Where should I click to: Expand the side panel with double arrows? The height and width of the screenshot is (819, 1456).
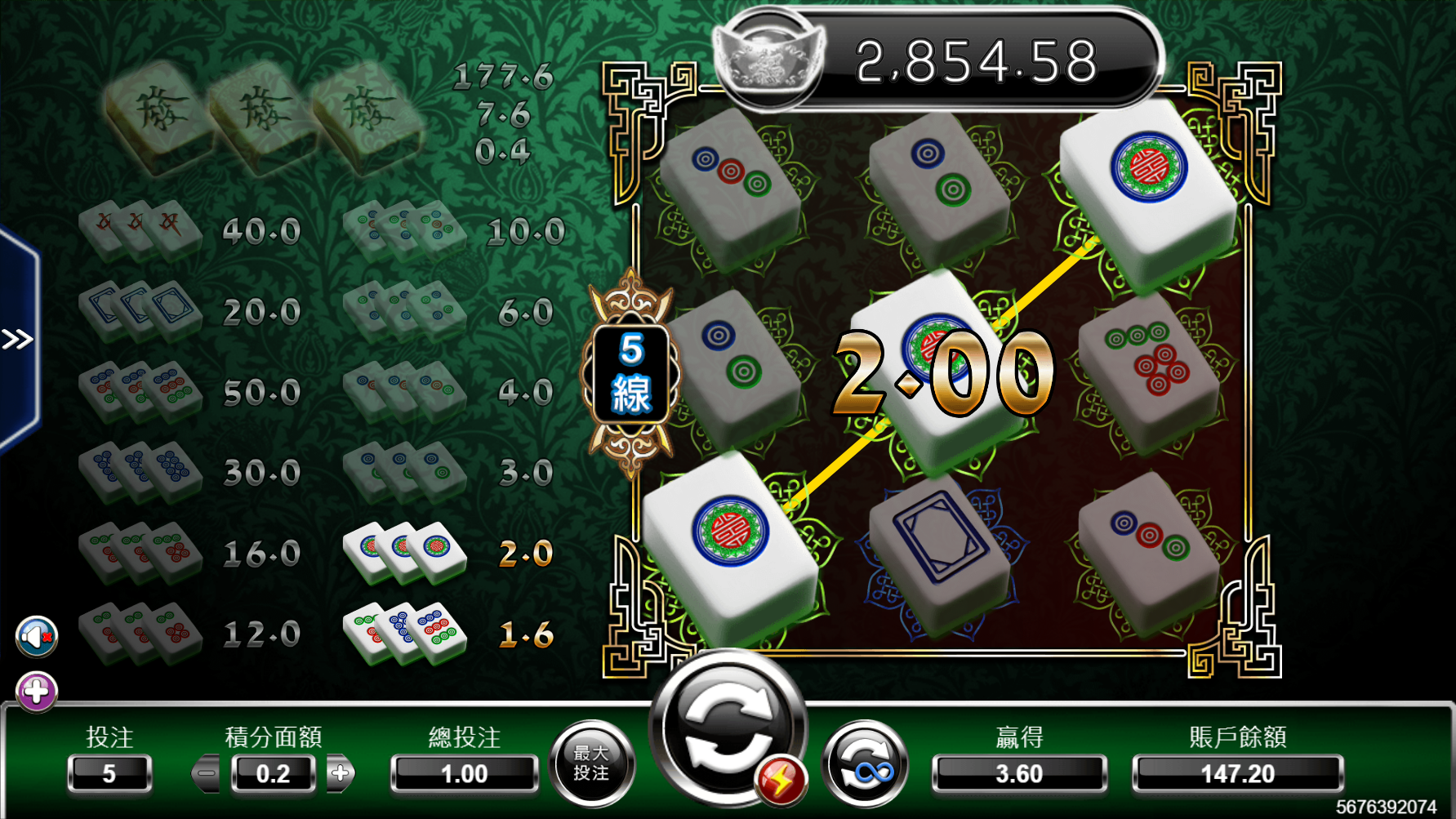[x=18, y=339]
